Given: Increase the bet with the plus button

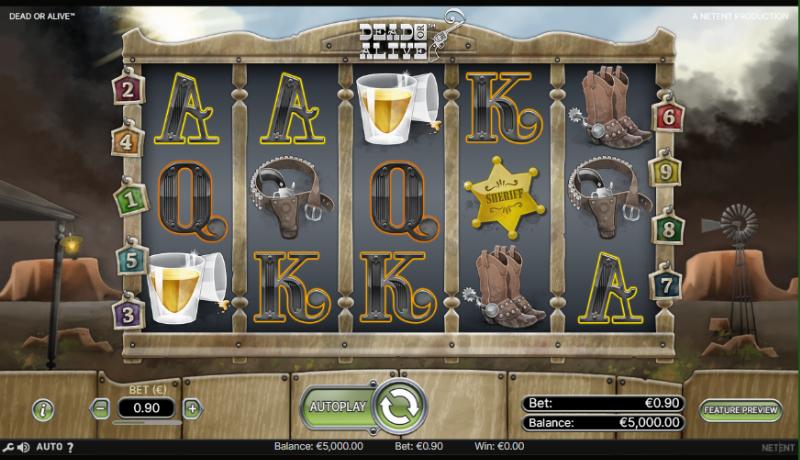Looking at the screenshot, I should pyautogui.click(x=192, y=408).
